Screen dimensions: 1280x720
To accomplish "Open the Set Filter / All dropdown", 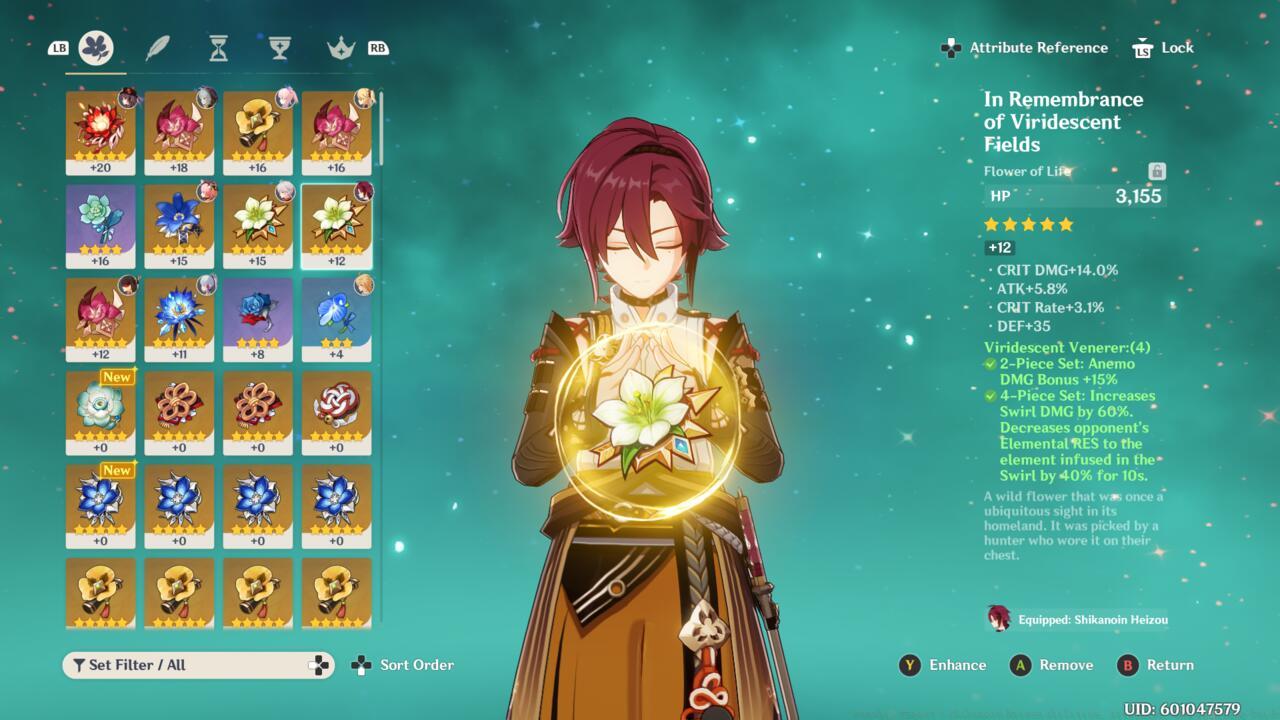I will tap(180, 664).
